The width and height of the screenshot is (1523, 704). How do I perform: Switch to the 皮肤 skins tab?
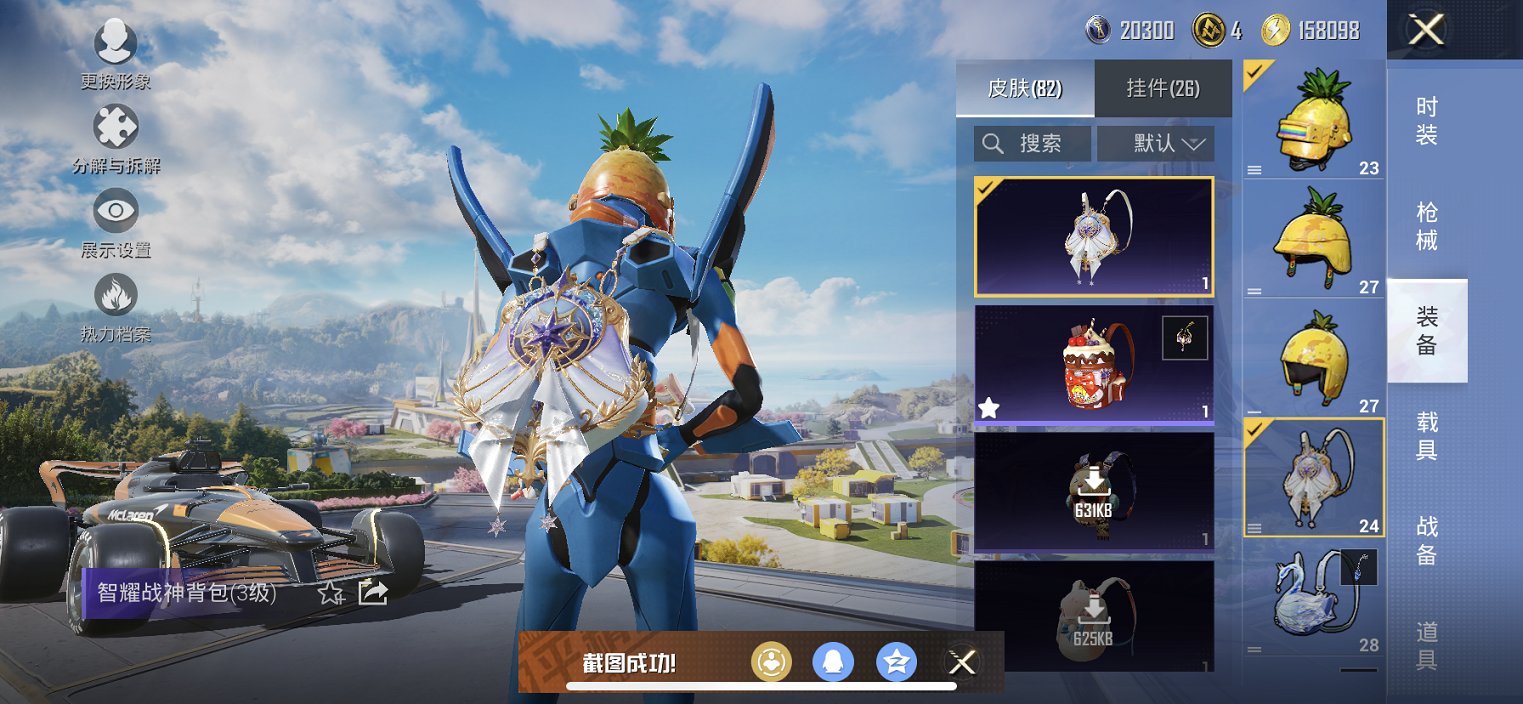point(1025,88)
